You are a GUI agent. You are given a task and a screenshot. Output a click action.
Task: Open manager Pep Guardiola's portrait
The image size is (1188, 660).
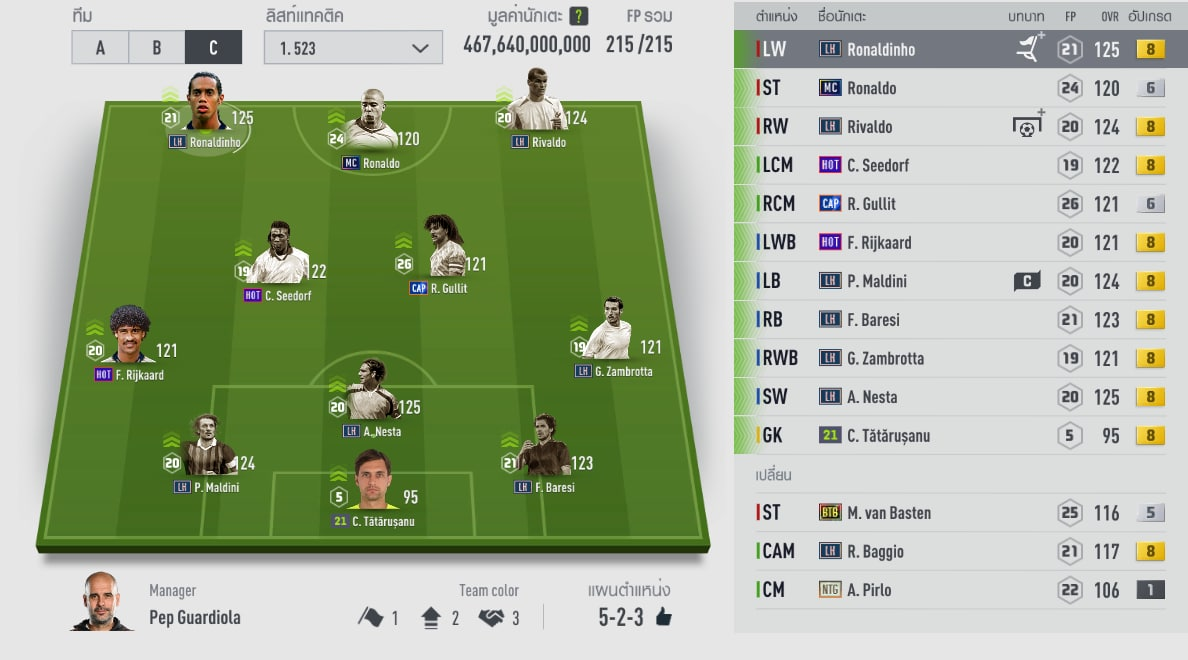tap(102, 602)
